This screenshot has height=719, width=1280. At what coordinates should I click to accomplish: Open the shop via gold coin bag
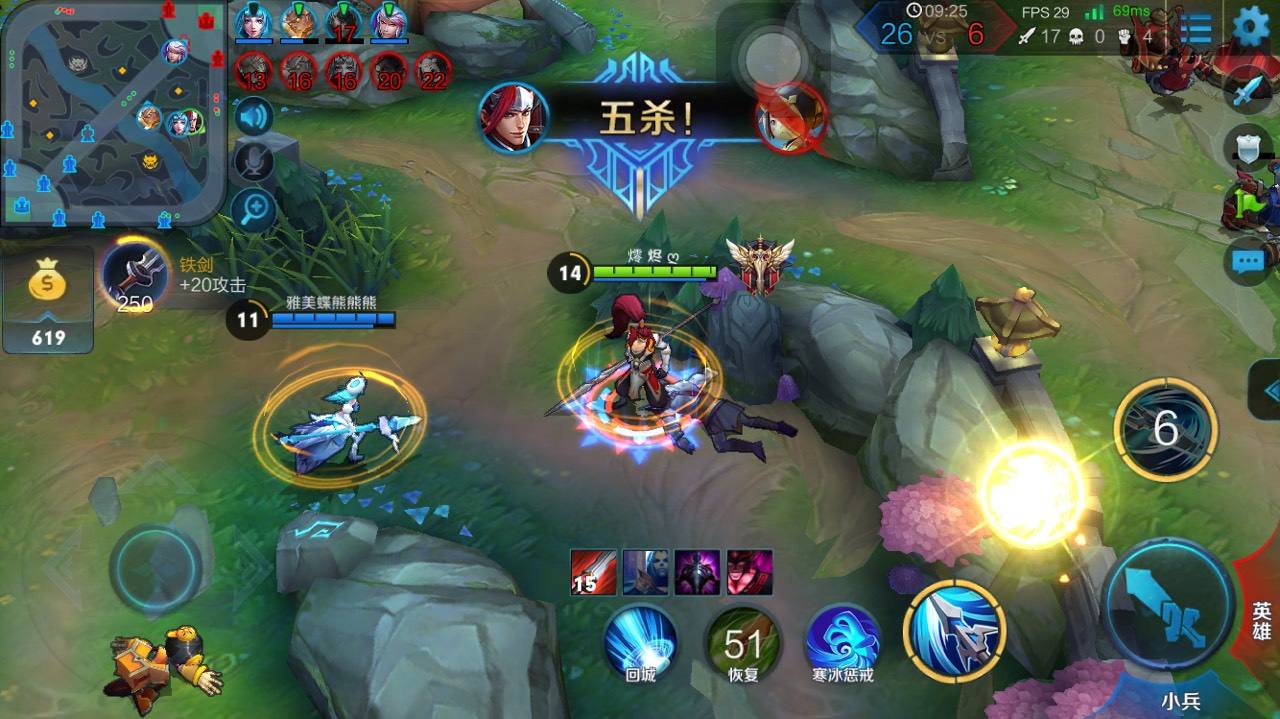(47, 298)
